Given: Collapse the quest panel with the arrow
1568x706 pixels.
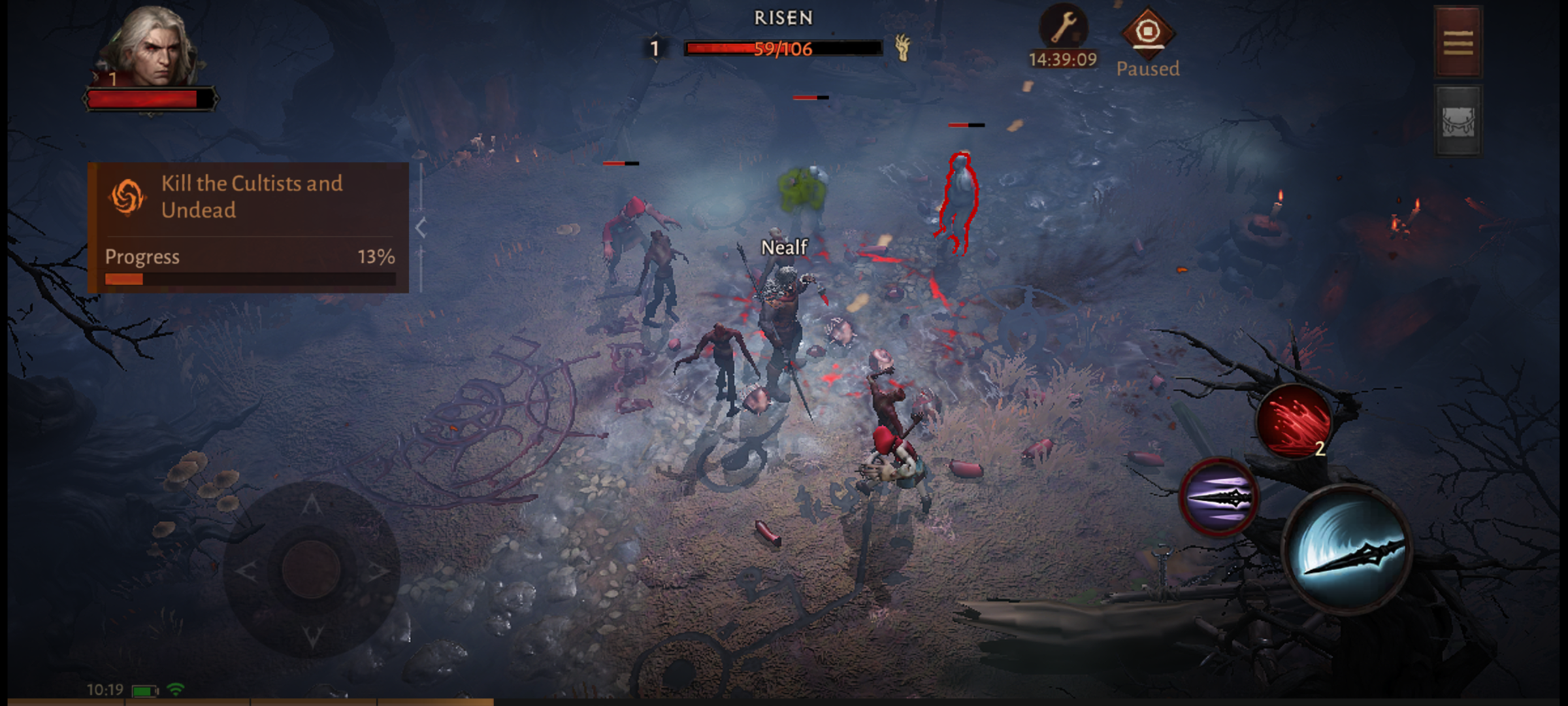Looking at the screenshot, I should point(421,228).
